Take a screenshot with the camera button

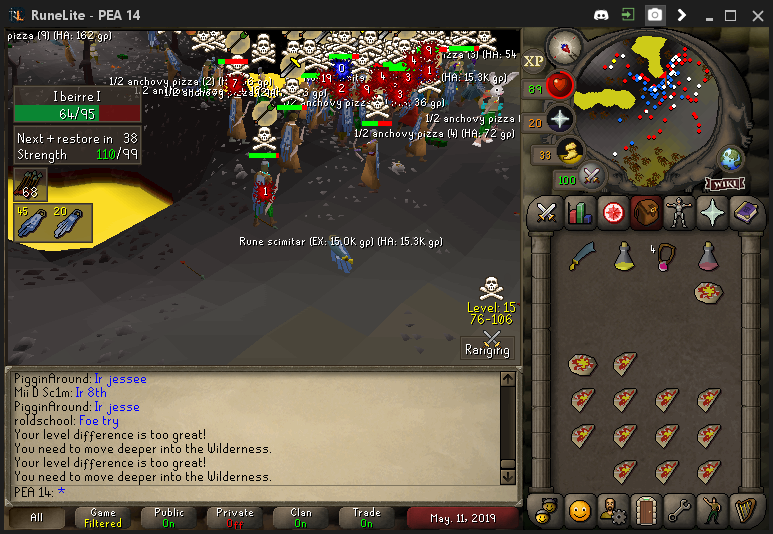pyautogui.click(x=654, y=15)
